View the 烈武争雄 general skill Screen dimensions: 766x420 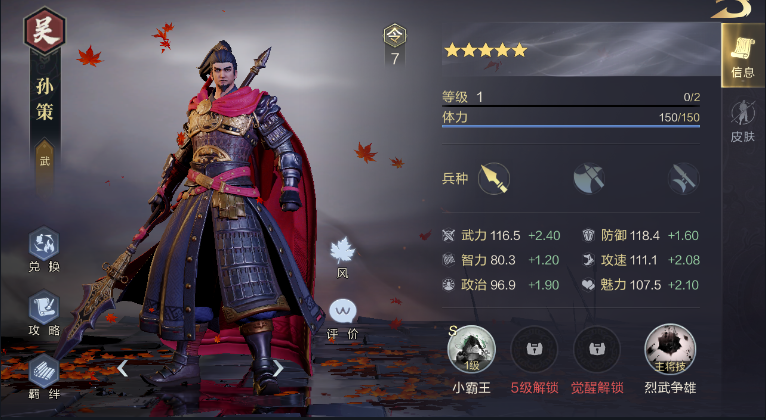(669, 349)
